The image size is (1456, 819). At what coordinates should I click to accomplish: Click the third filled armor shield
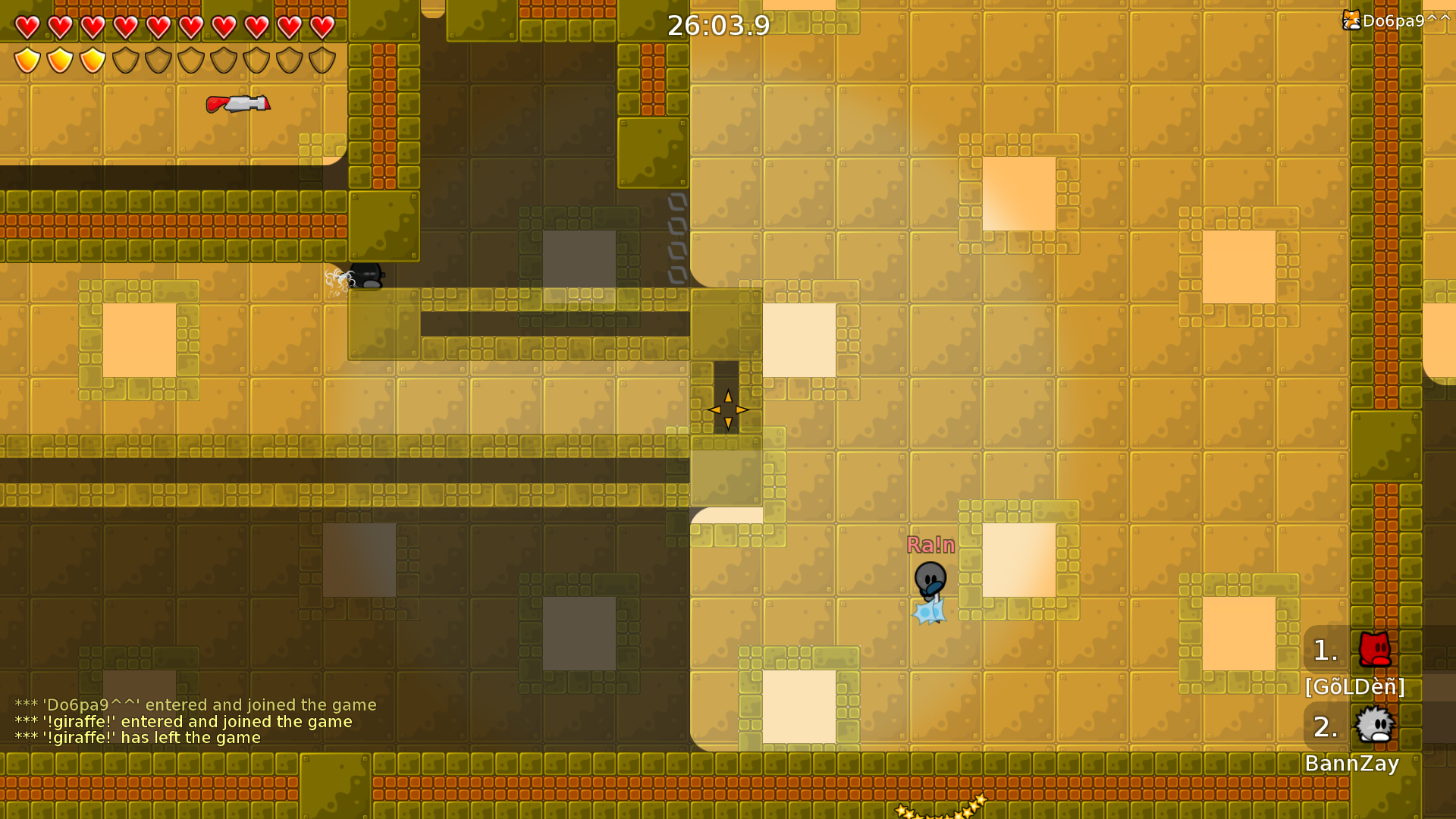click(92, 61)
